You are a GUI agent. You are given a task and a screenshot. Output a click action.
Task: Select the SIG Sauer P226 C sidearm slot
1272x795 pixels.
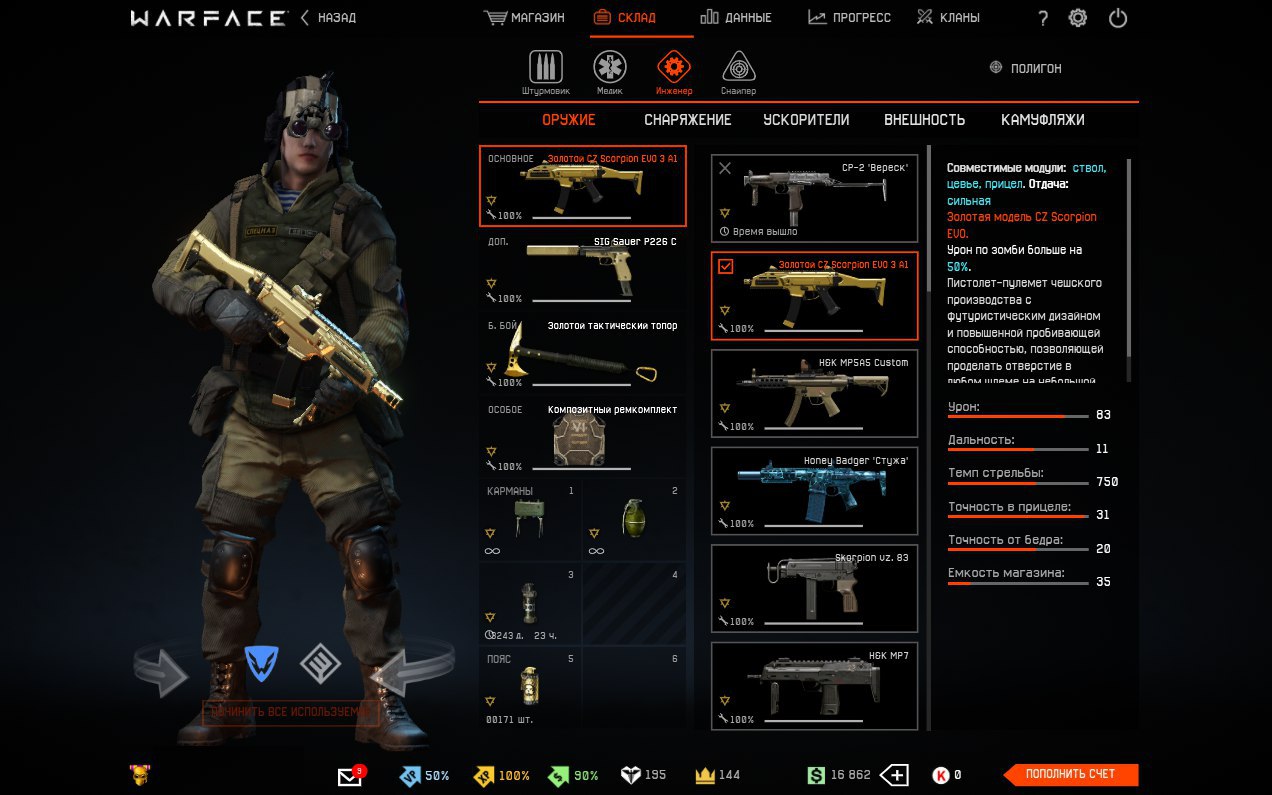click(x=582, y=270)
